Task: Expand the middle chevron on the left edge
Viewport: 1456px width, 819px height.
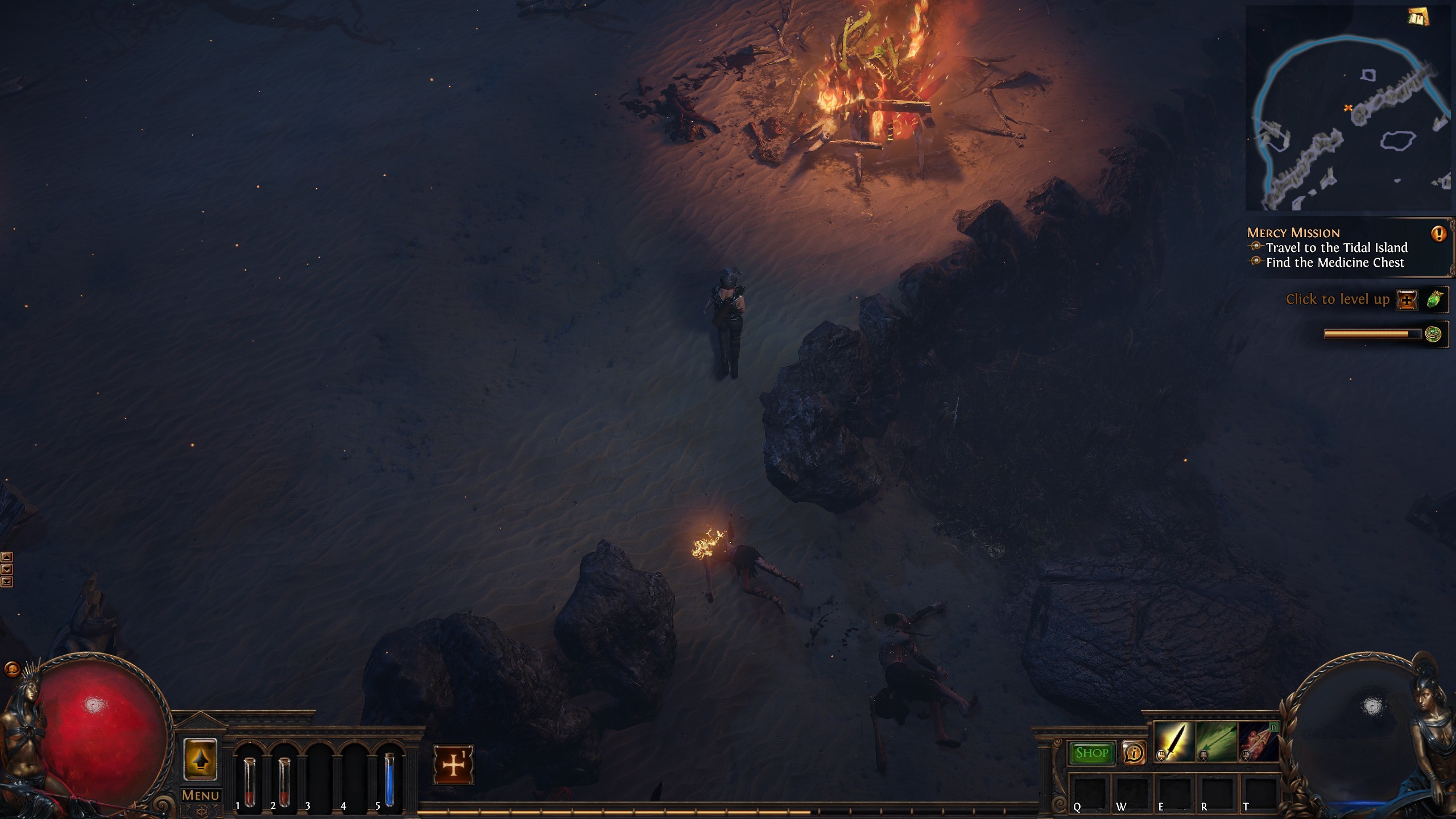Action: (6, 569)
